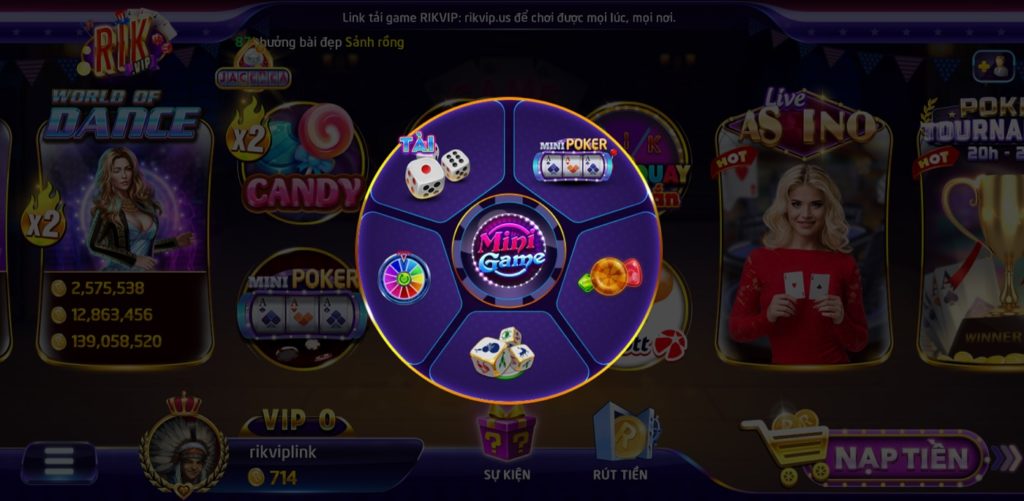Open the hamburger menu button
1024x501 pixels.
[59, 461]
